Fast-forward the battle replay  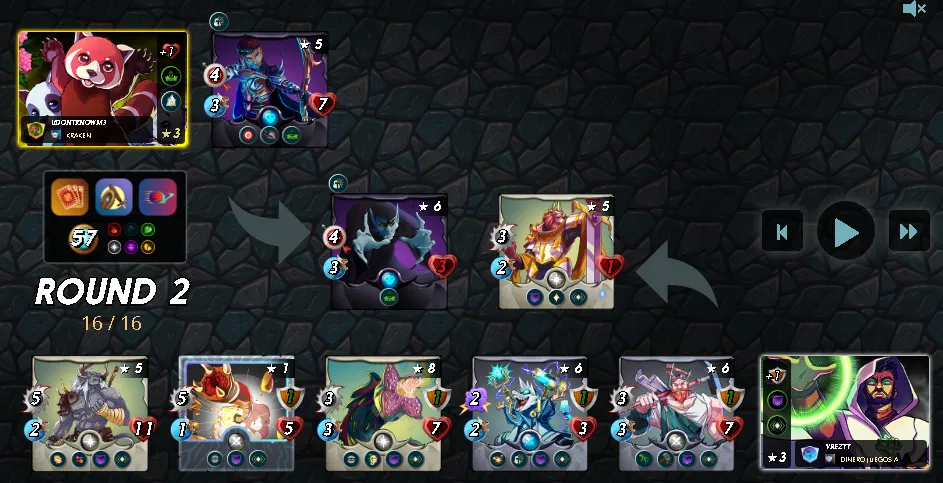point(908,232)
